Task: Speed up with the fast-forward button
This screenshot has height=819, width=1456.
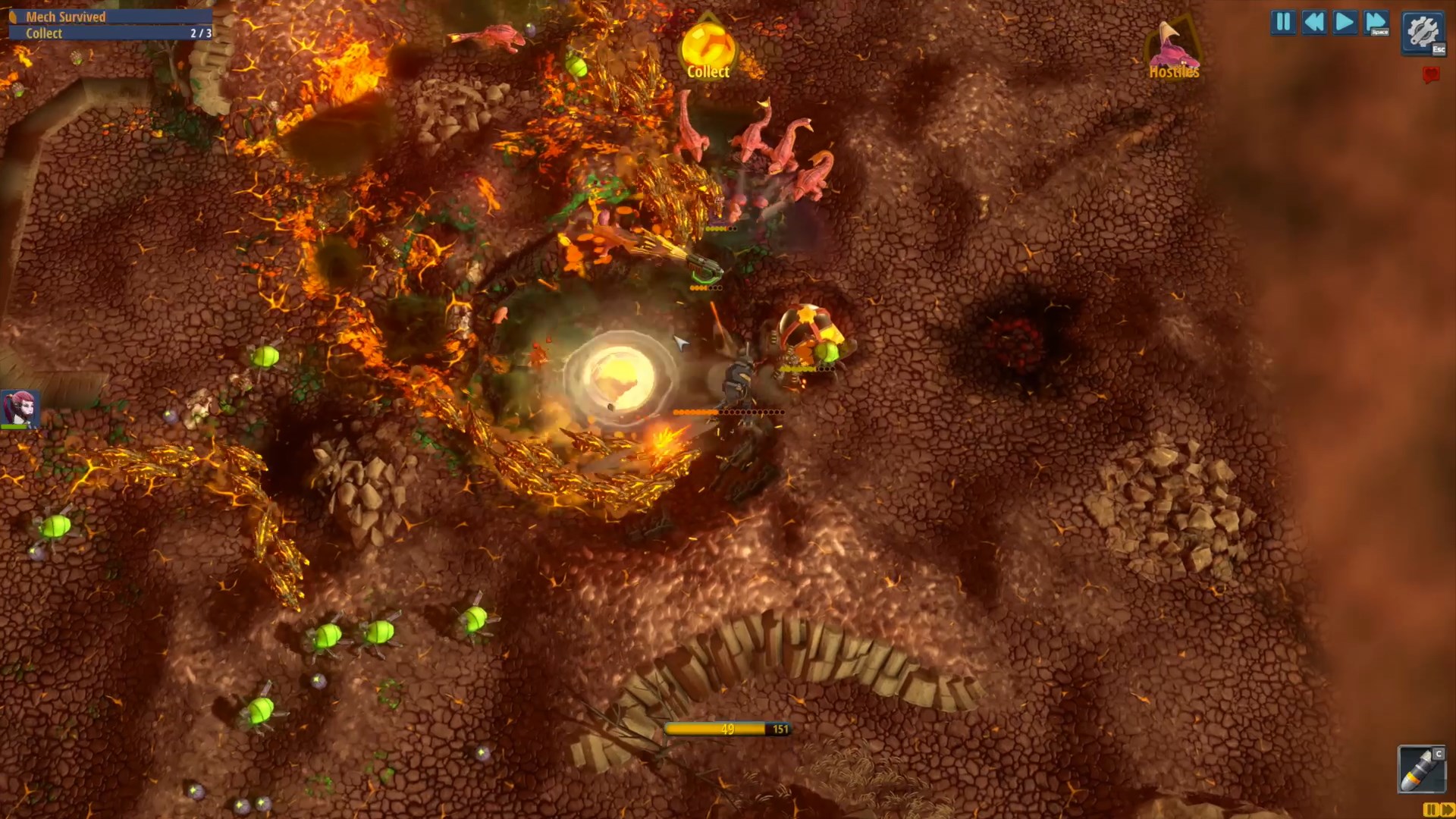Action: (x=1376, y=22)
